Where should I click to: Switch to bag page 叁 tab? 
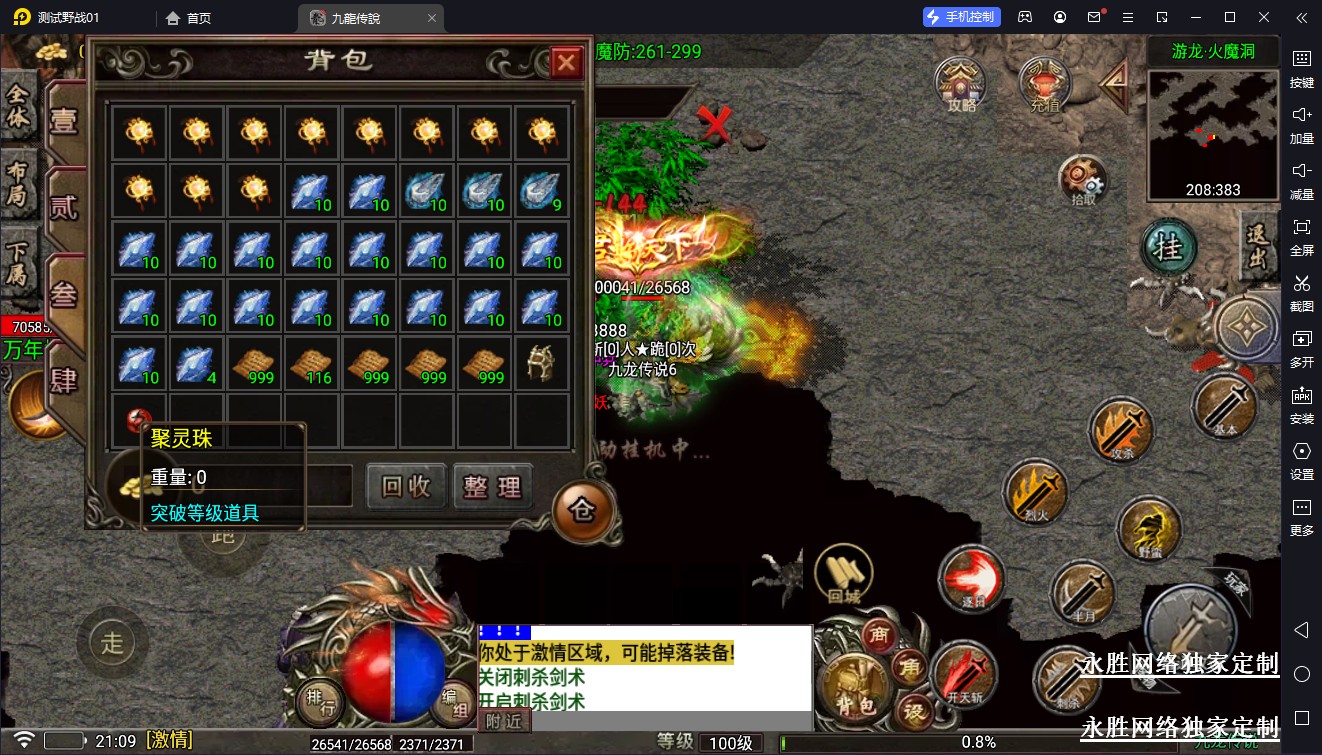pyautogui.click(x=64, y=293)
